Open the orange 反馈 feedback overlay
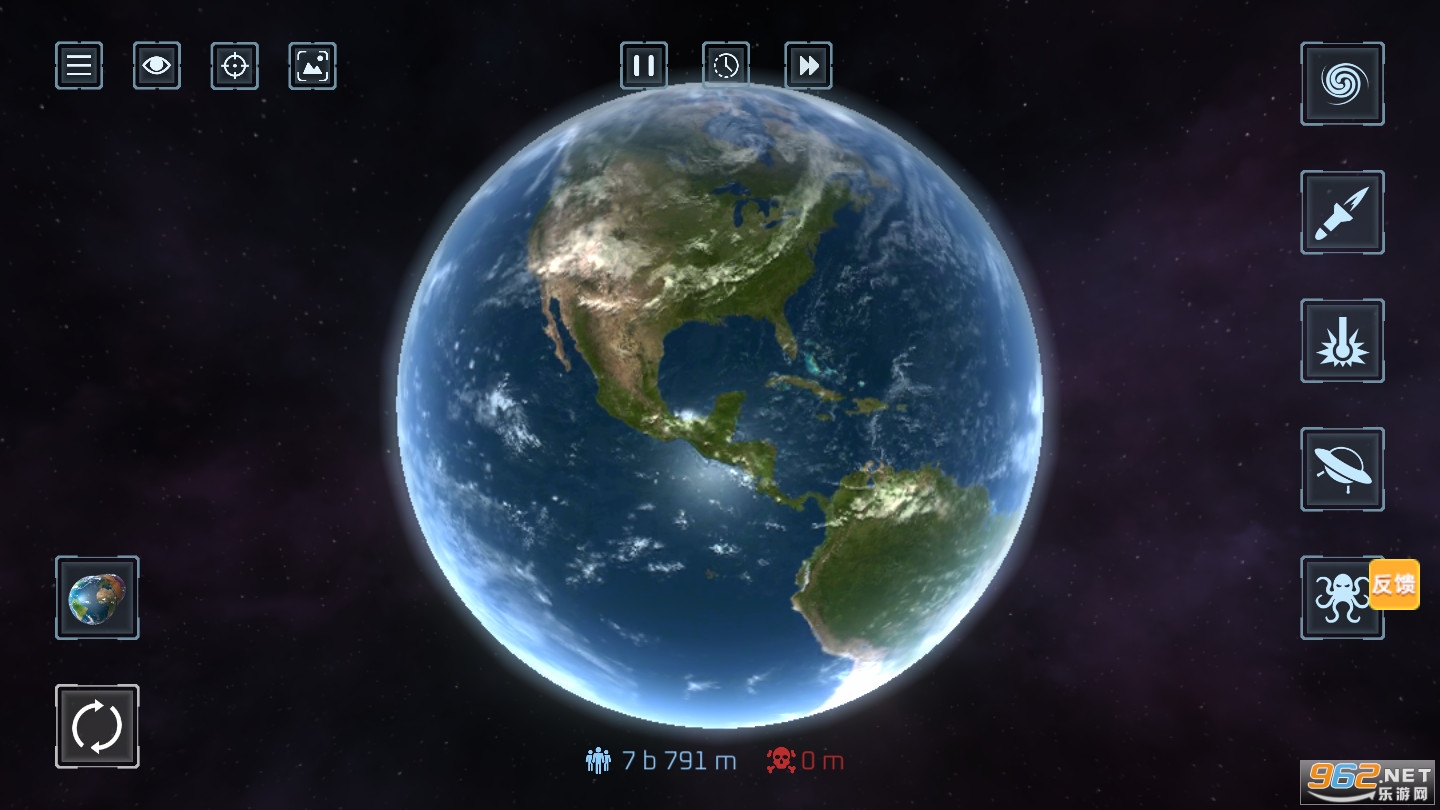Image resolution: width=1440 pixels, height=810 pixels. pos(1394,584)
